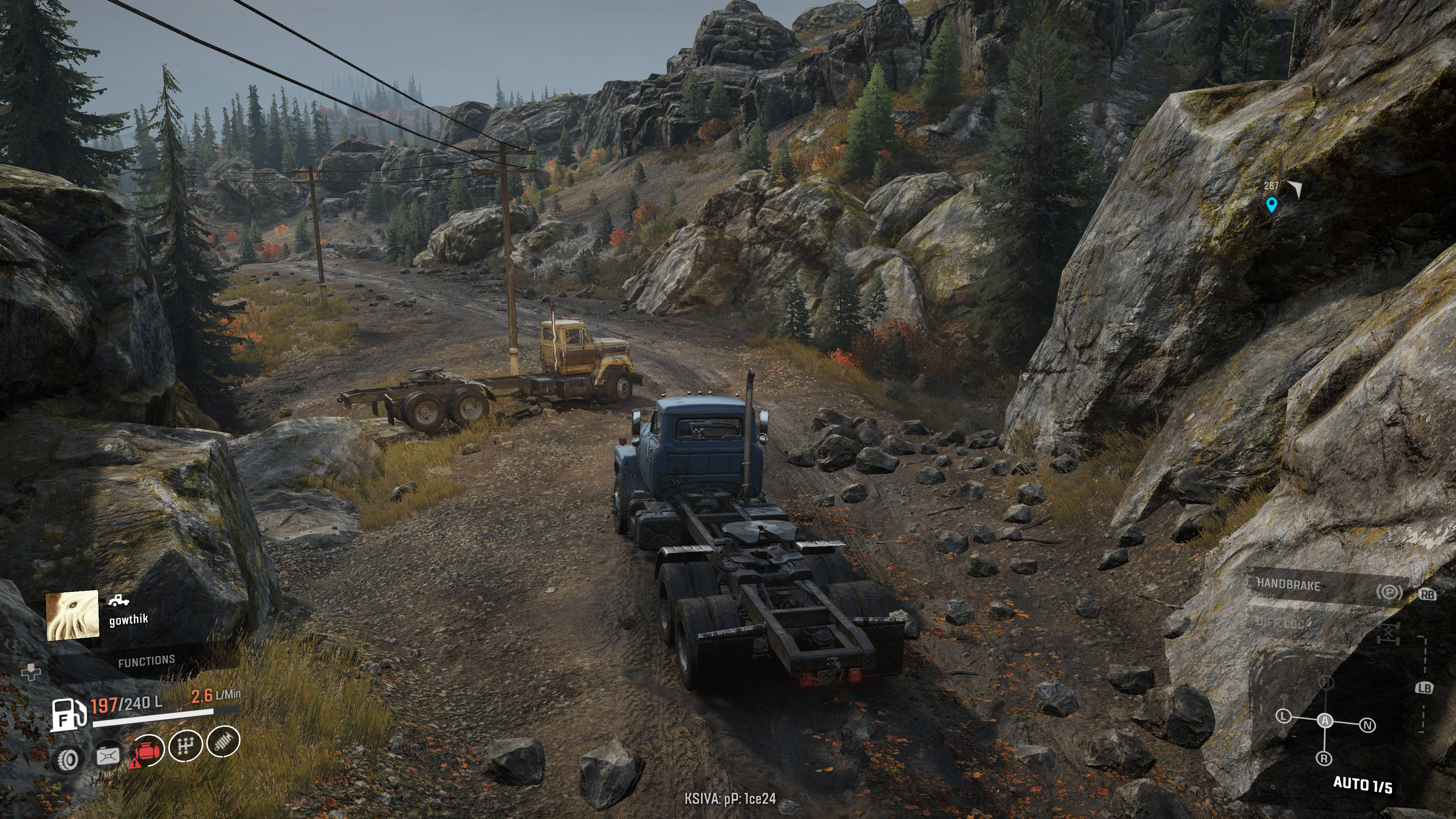Shift to the H high gear

[x=1326, y=683]
